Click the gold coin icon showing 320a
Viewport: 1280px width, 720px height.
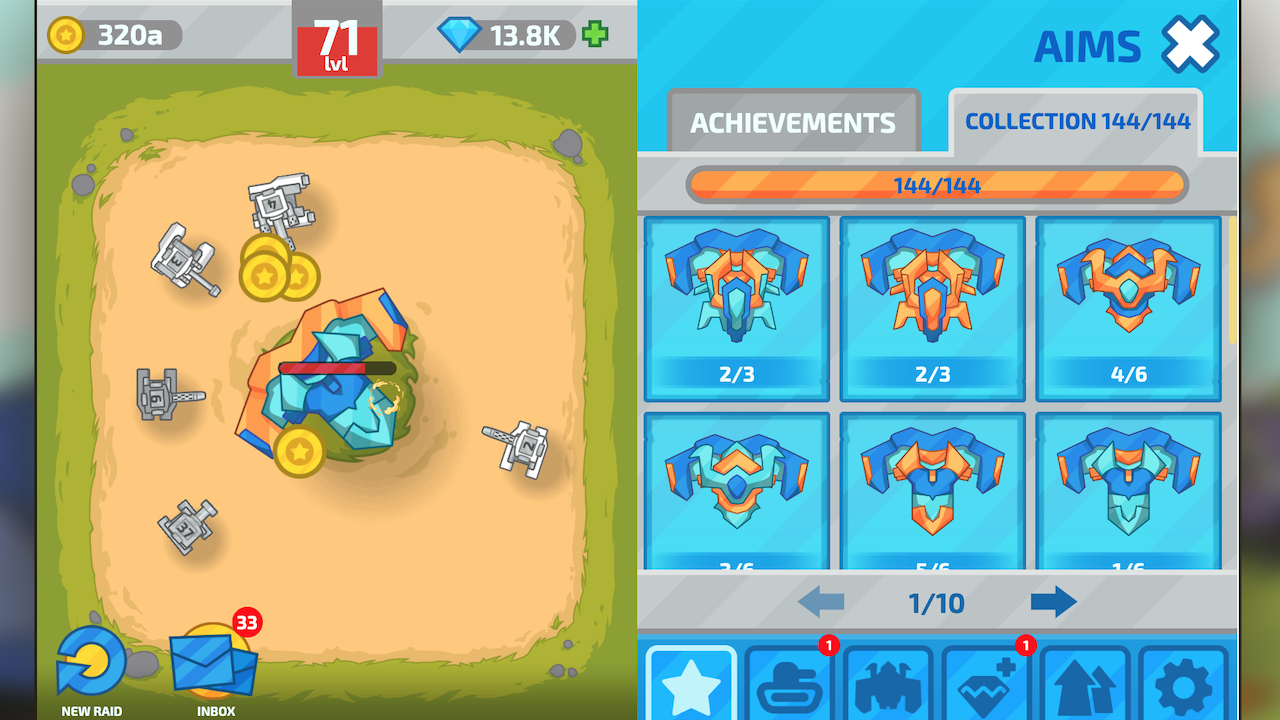coord(67,36)
